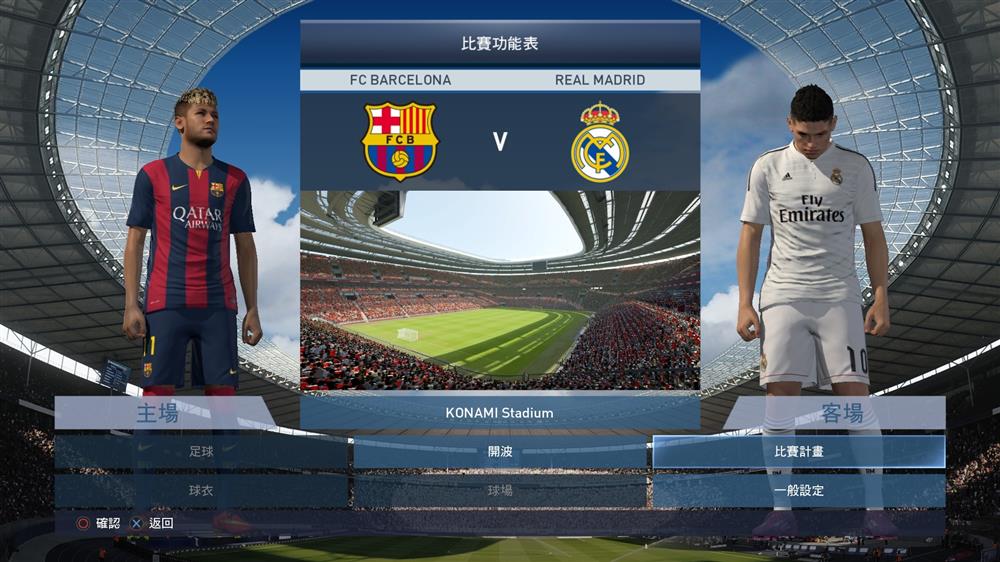Open the 球場 stadium option

point(500,491)
